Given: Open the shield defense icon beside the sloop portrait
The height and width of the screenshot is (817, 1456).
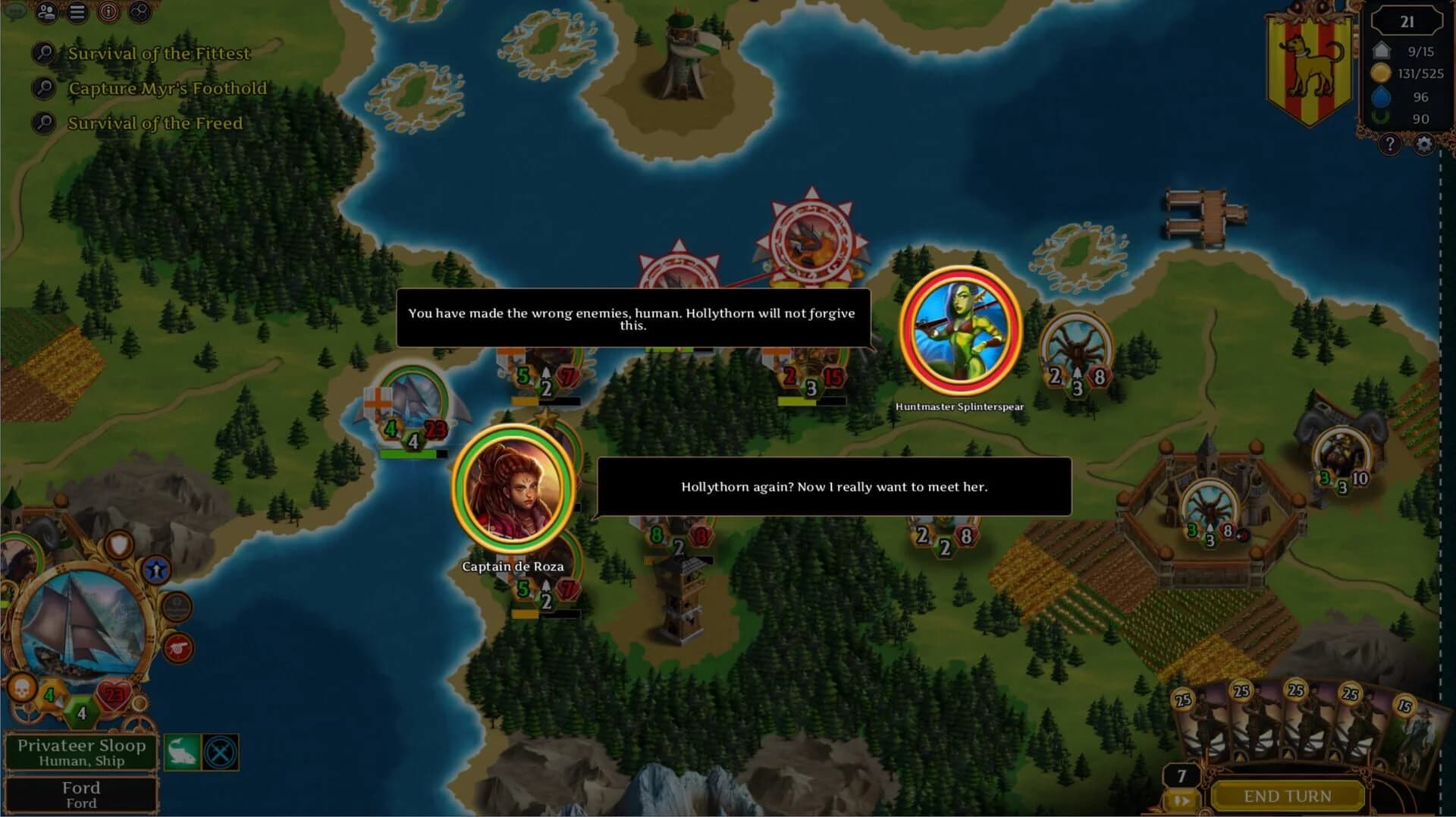Looking at the screenshot, I should click(x=119, y=543).
